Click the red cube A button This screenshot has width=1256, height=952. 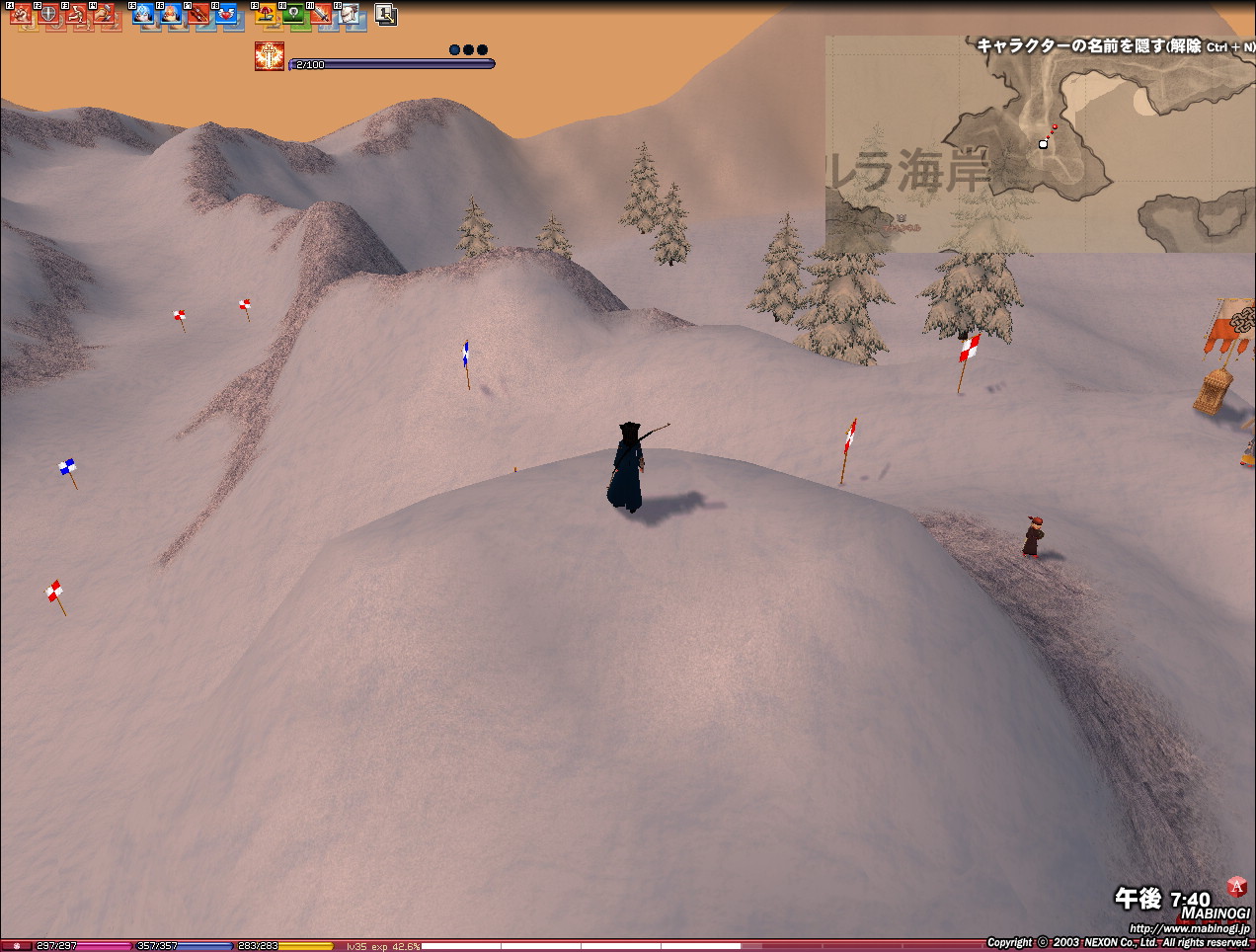point(1236,887)
